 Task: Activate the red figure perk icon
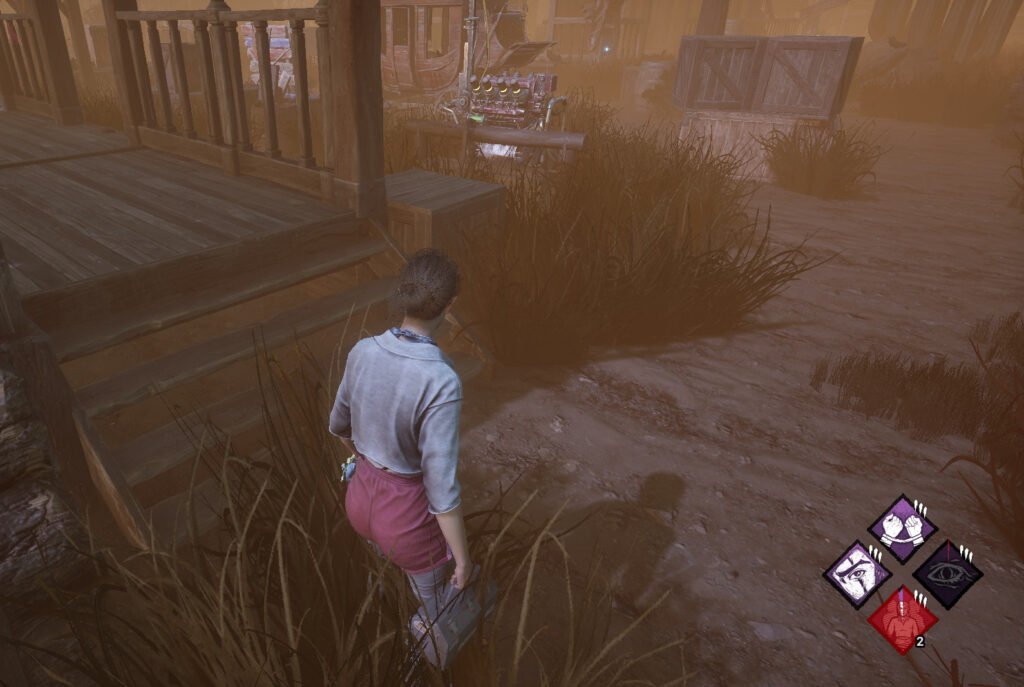pos(902,619)
